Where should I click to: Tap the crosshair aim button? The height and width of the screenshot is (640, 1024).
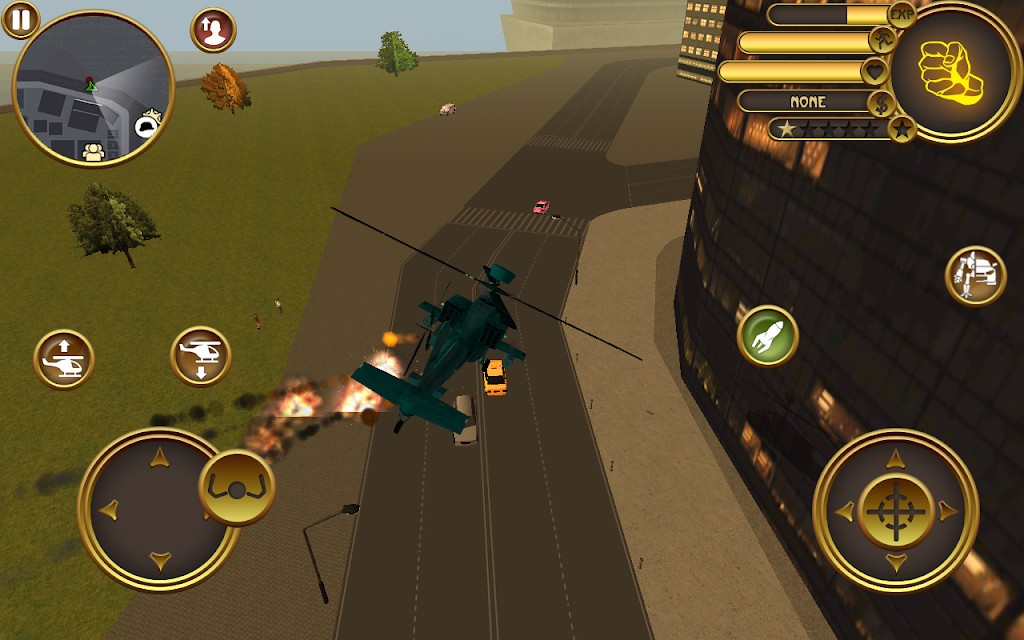(x=895, y=511)
